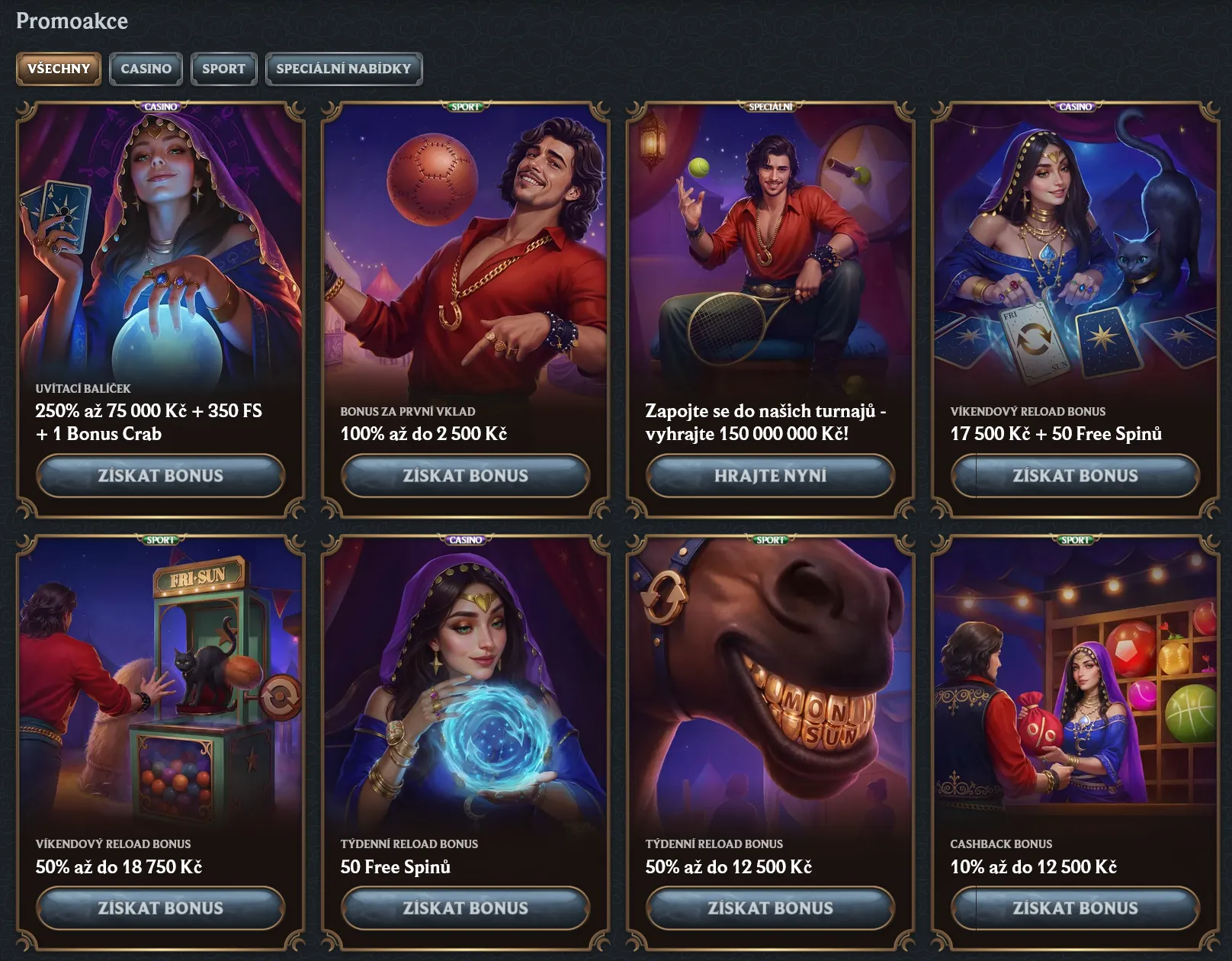Screen dimensions: 1232x961
Task: Claim the 17 500 Kč weekend reload bonus
Action: coord(1075,475)
